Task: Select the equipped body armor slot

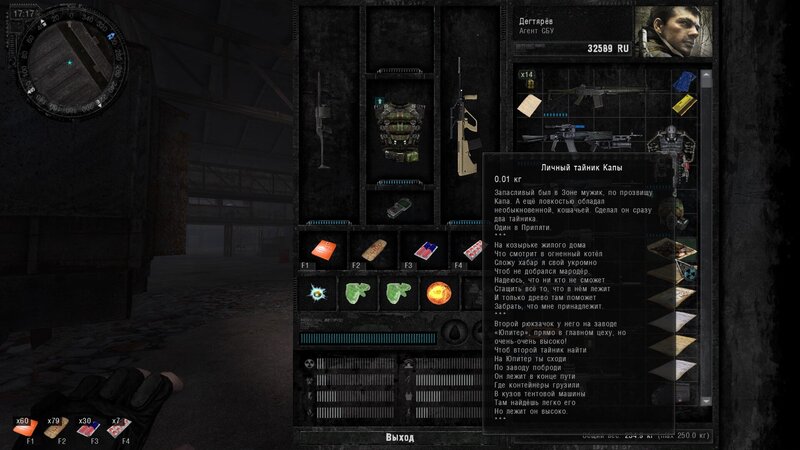Action: pyautogui.click(x=398, y=130)
